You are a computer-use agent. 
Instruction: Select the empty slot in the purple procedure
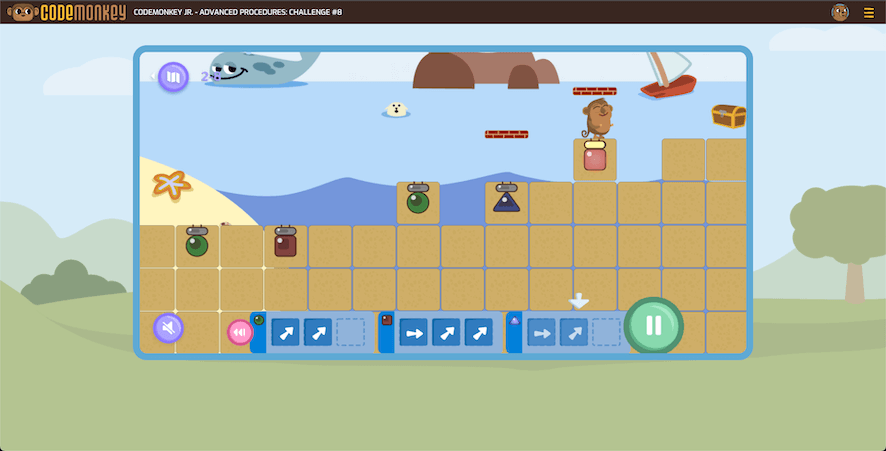click(x=606, y=332)
